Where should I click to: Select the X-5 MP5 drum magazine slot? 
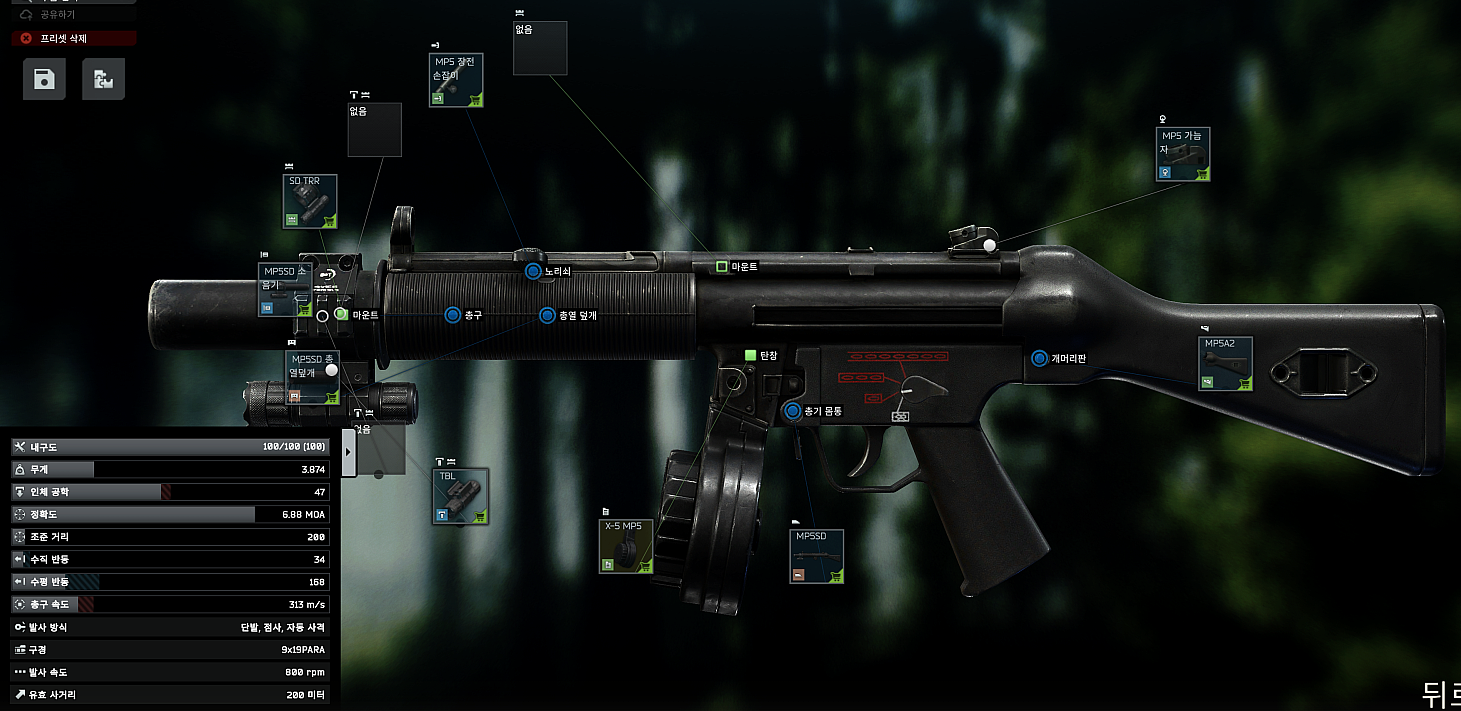coord(626,545)
